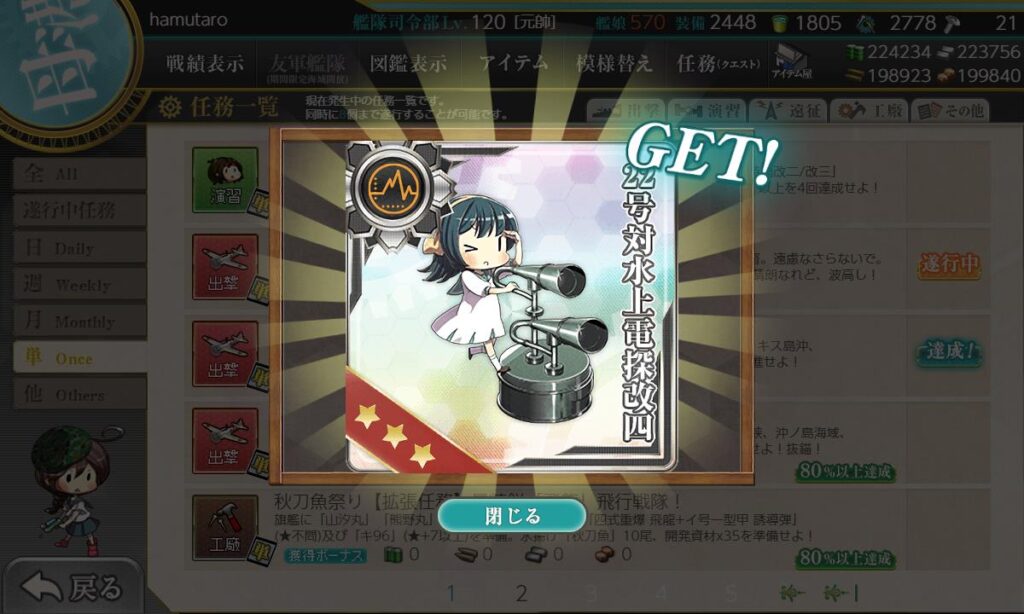This screenshot has height=614, width=1024.
Task: Go to quest page 2
Action: [x=521, y=593]
